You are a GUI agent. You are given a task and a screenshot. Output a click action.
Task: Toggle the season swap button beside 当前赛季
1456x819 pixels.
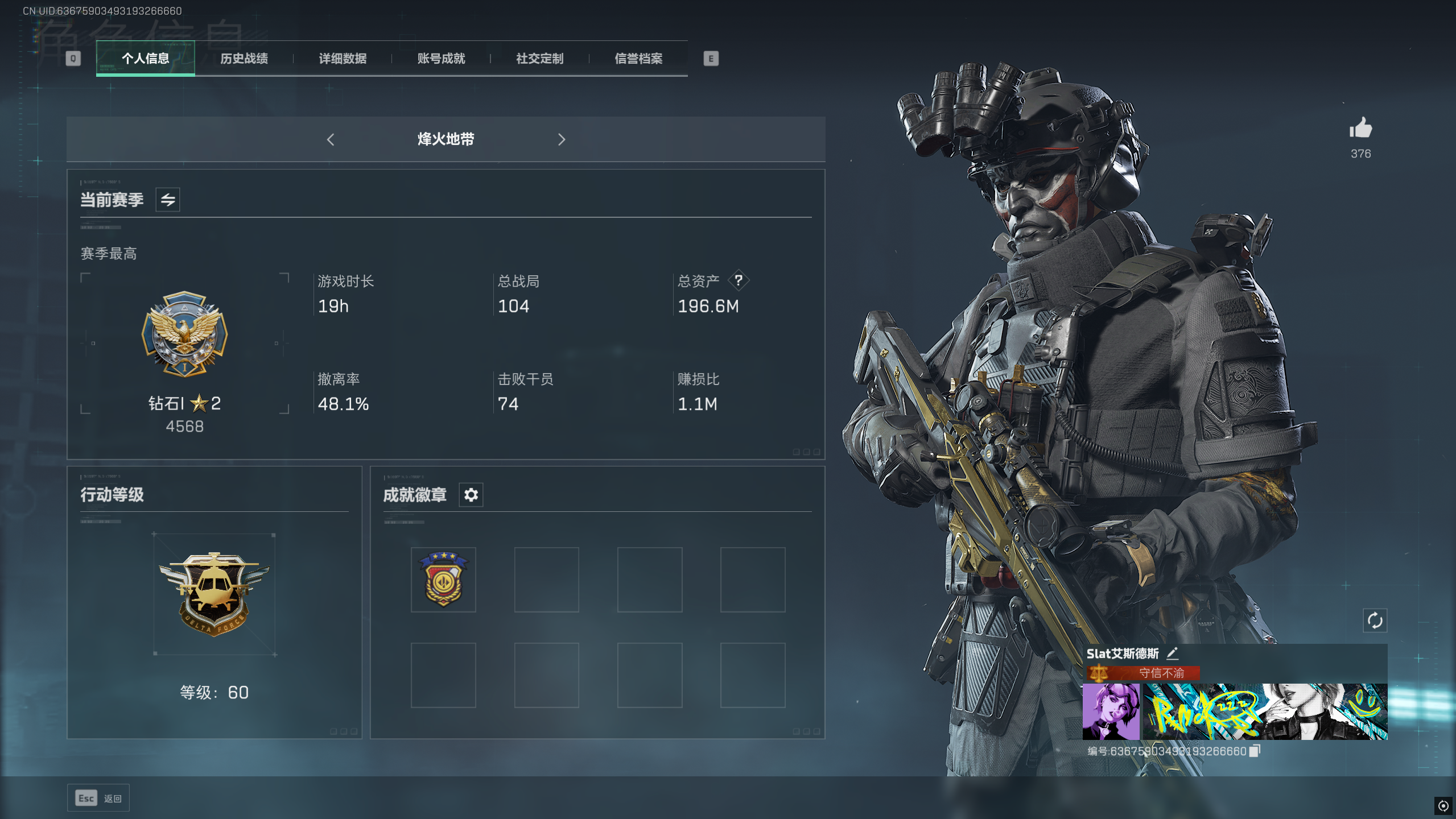pos(168,200)
